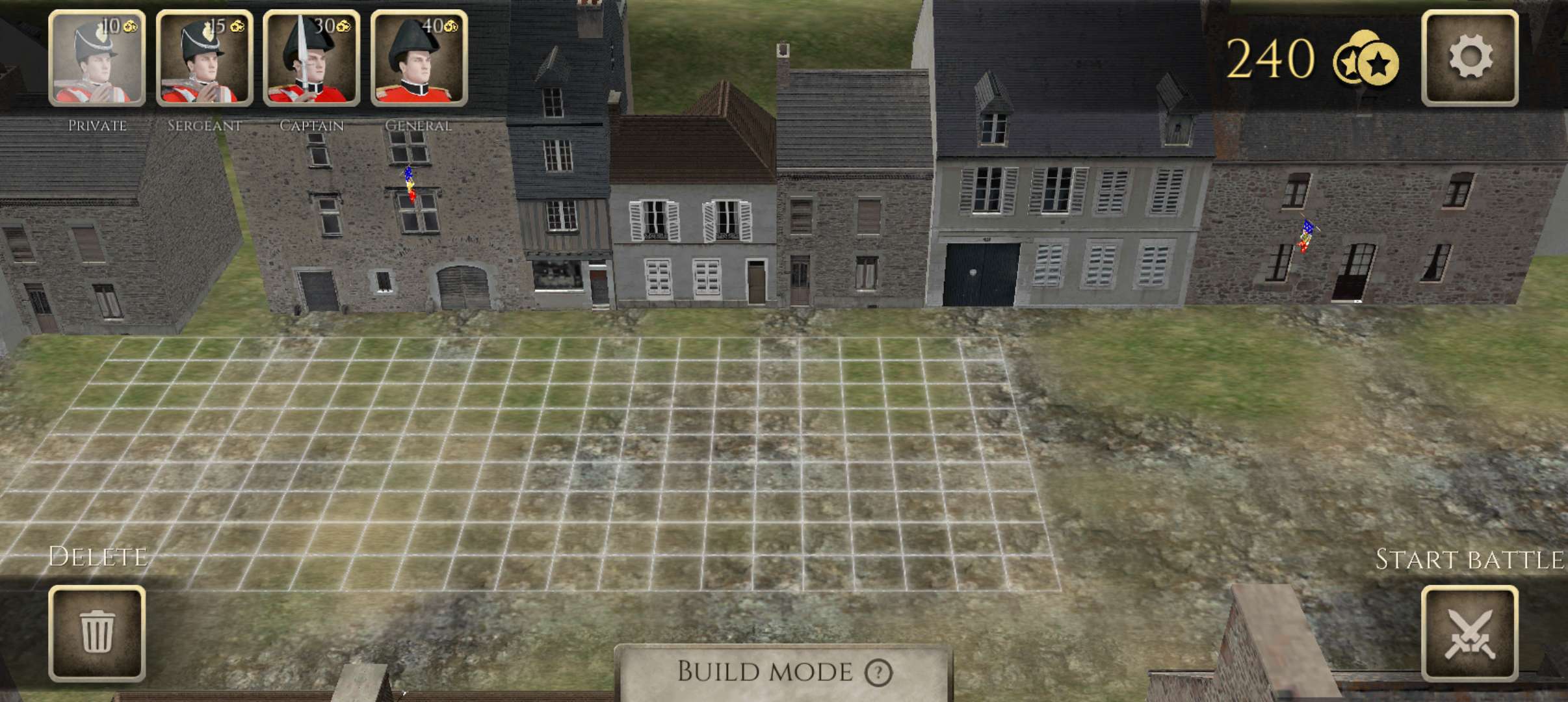Choose the Sergeant unit card
Image resolution: width=1568 pixels, height=702 pixels.
(x=204, y=58)
